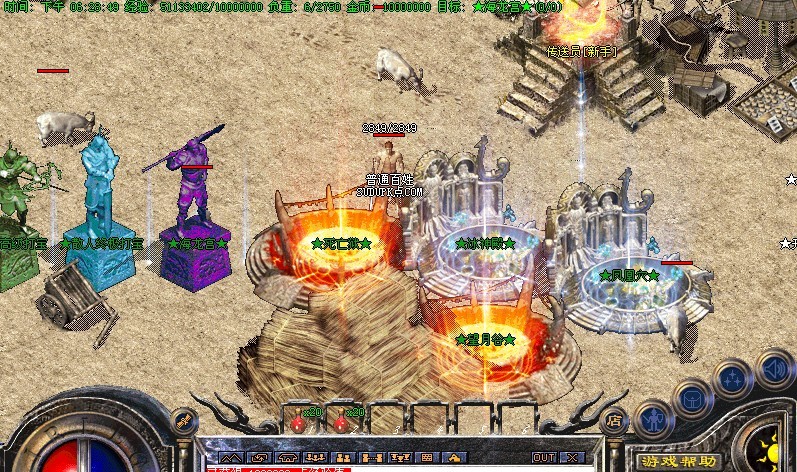
Task: Use the red potion in belt slot 1
Action: 297,423
